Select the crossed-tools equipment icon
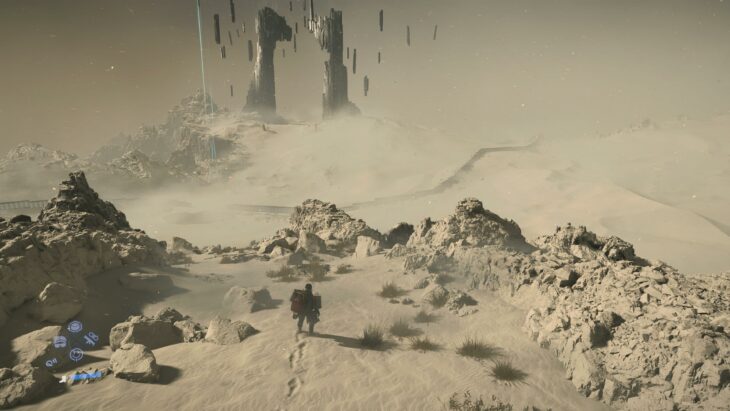The image size is (730, 411). click(x=91, y=338)
